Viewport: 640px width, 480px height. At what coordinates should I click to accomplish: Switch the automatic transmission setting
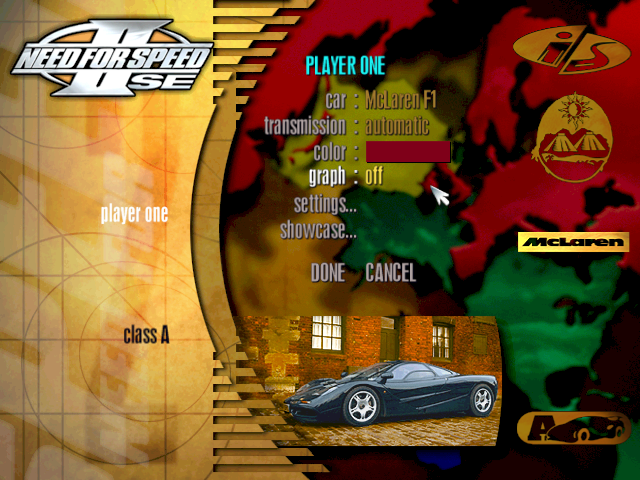pyautogui.click(x=397, y=126)
